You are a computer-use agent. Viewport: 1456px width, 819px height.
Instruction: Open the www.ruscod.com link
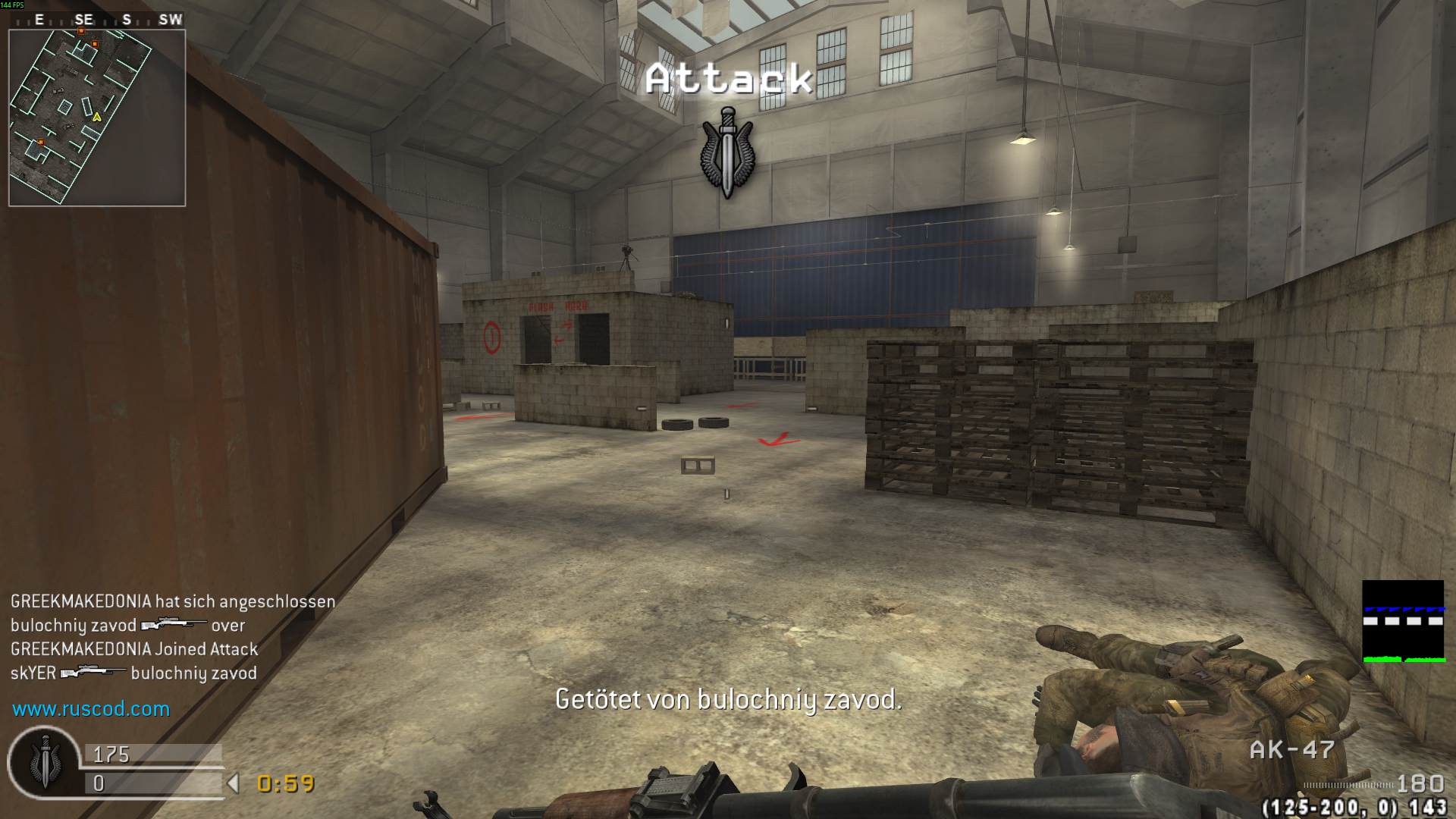coord(91,709)
